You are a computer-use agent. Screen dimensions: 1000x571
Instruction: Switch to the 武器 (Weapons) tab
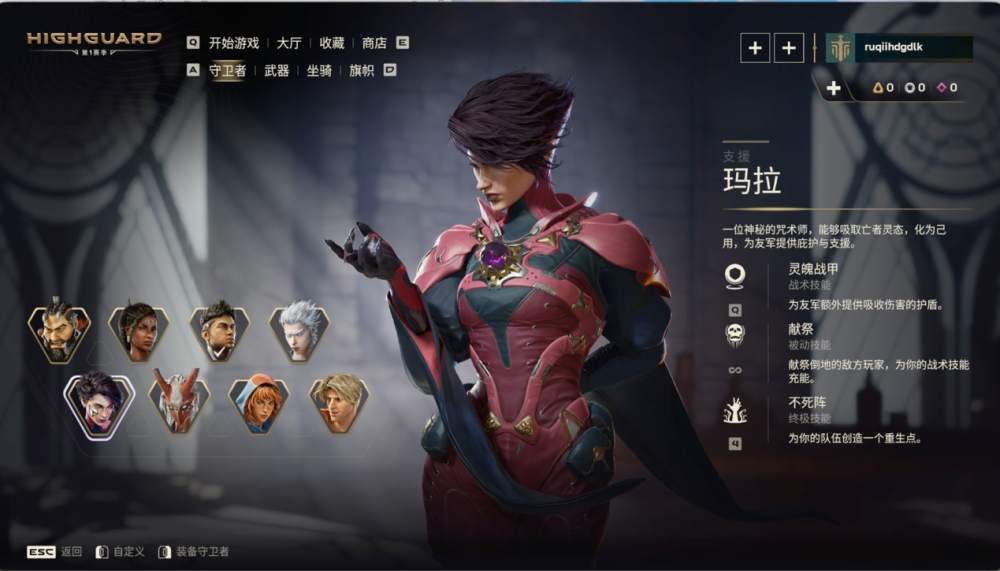[277, 70]
